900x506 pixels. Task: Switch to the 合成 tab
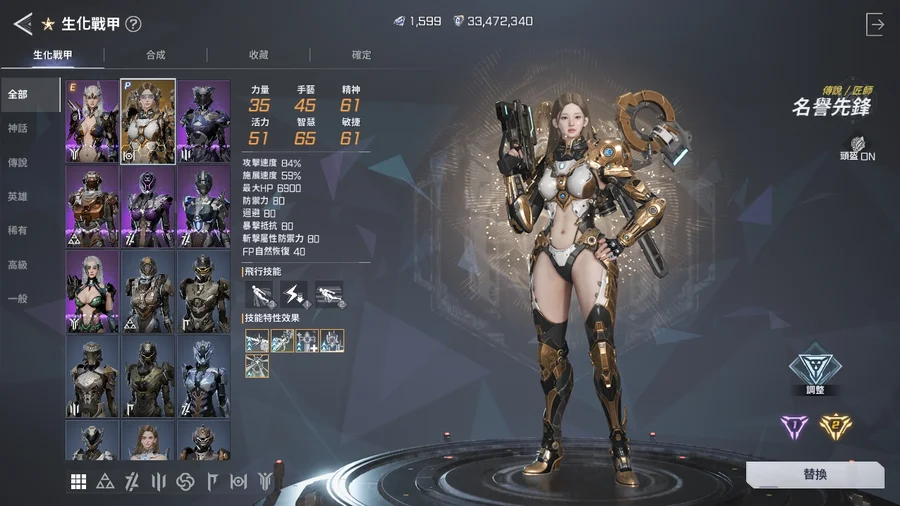tap(156, 55)
